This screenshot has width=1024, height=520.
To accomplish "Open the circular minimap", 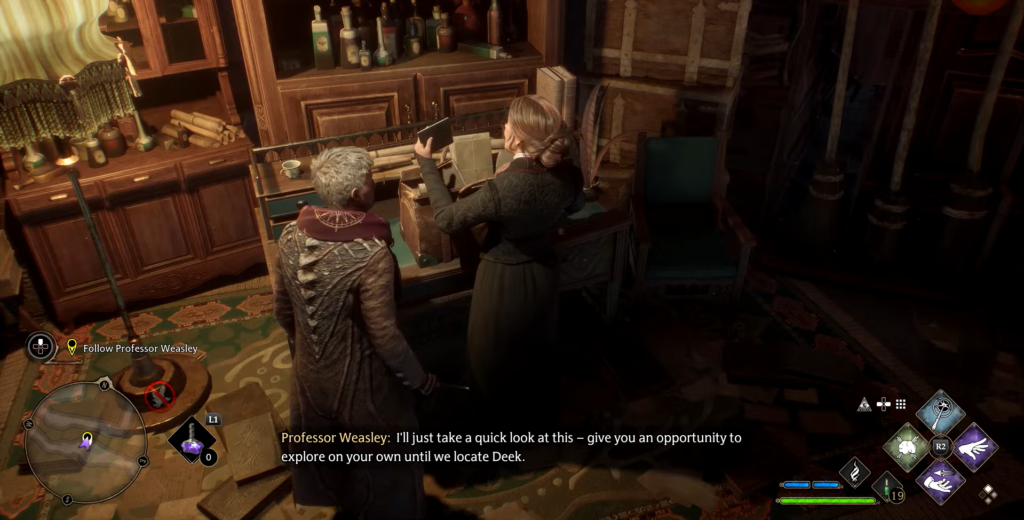I will (x=86, y=443).
